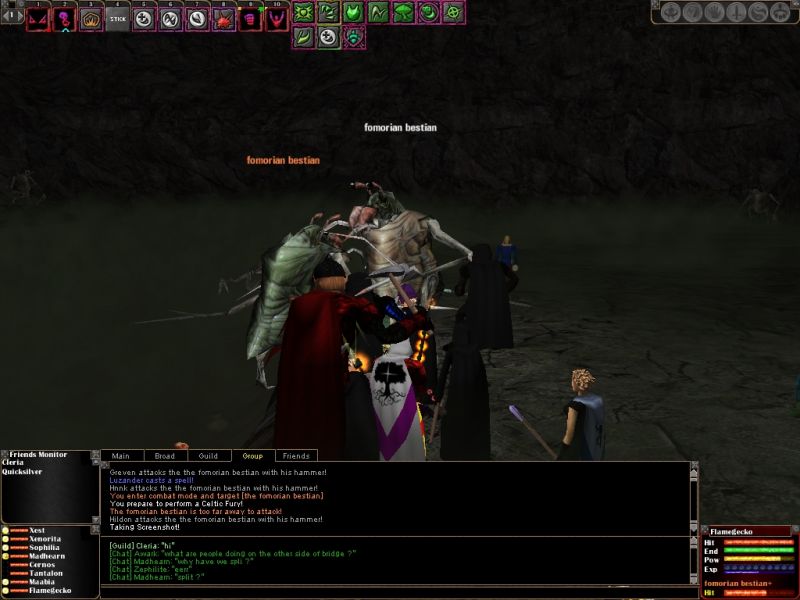Click Quicksilver in the Friends Monitor
The image size is (800, 600).
[x=22, y=472]
